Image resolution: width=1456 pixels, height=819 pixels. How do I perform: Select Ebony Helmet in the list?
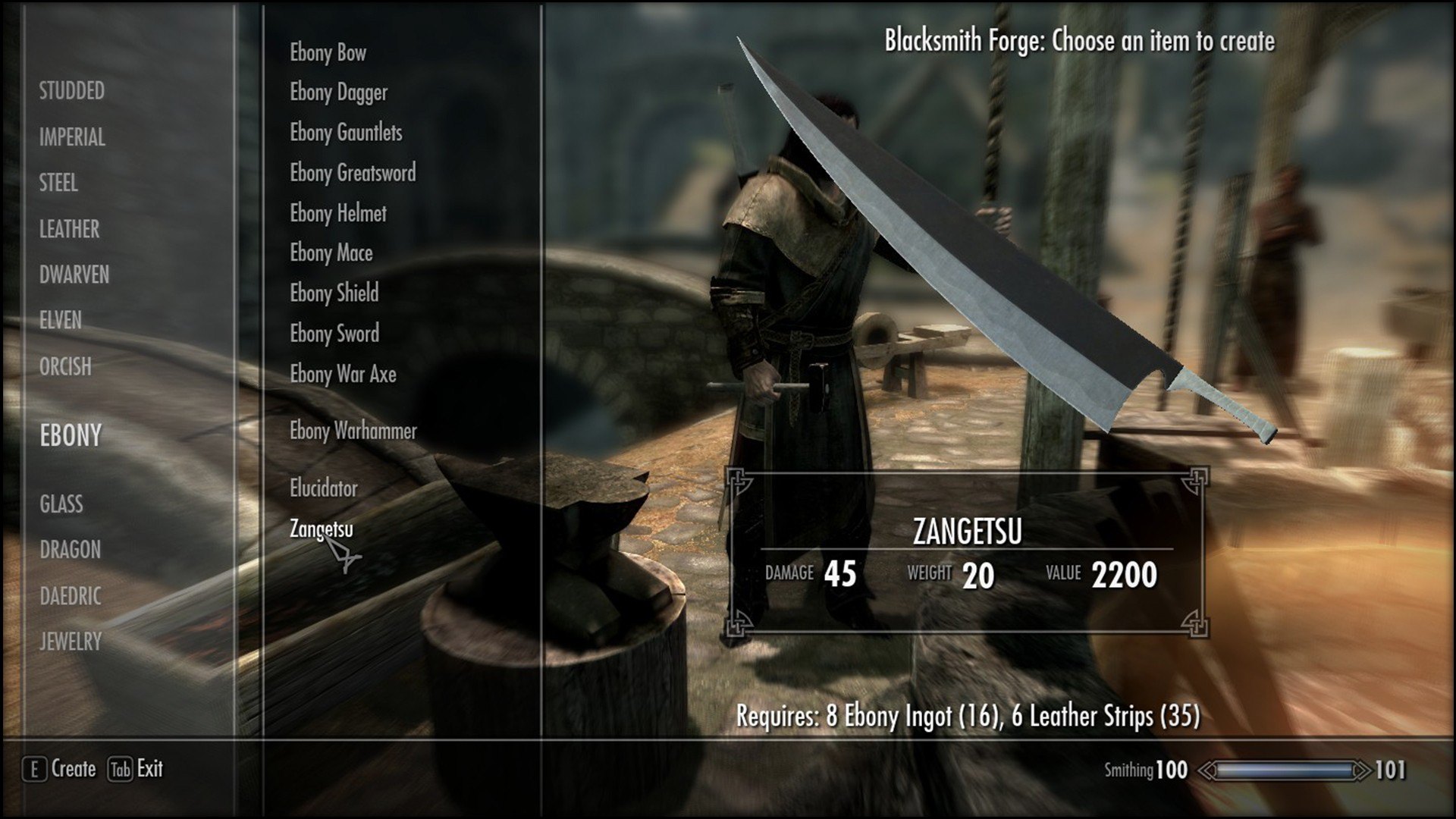point(338,213)
